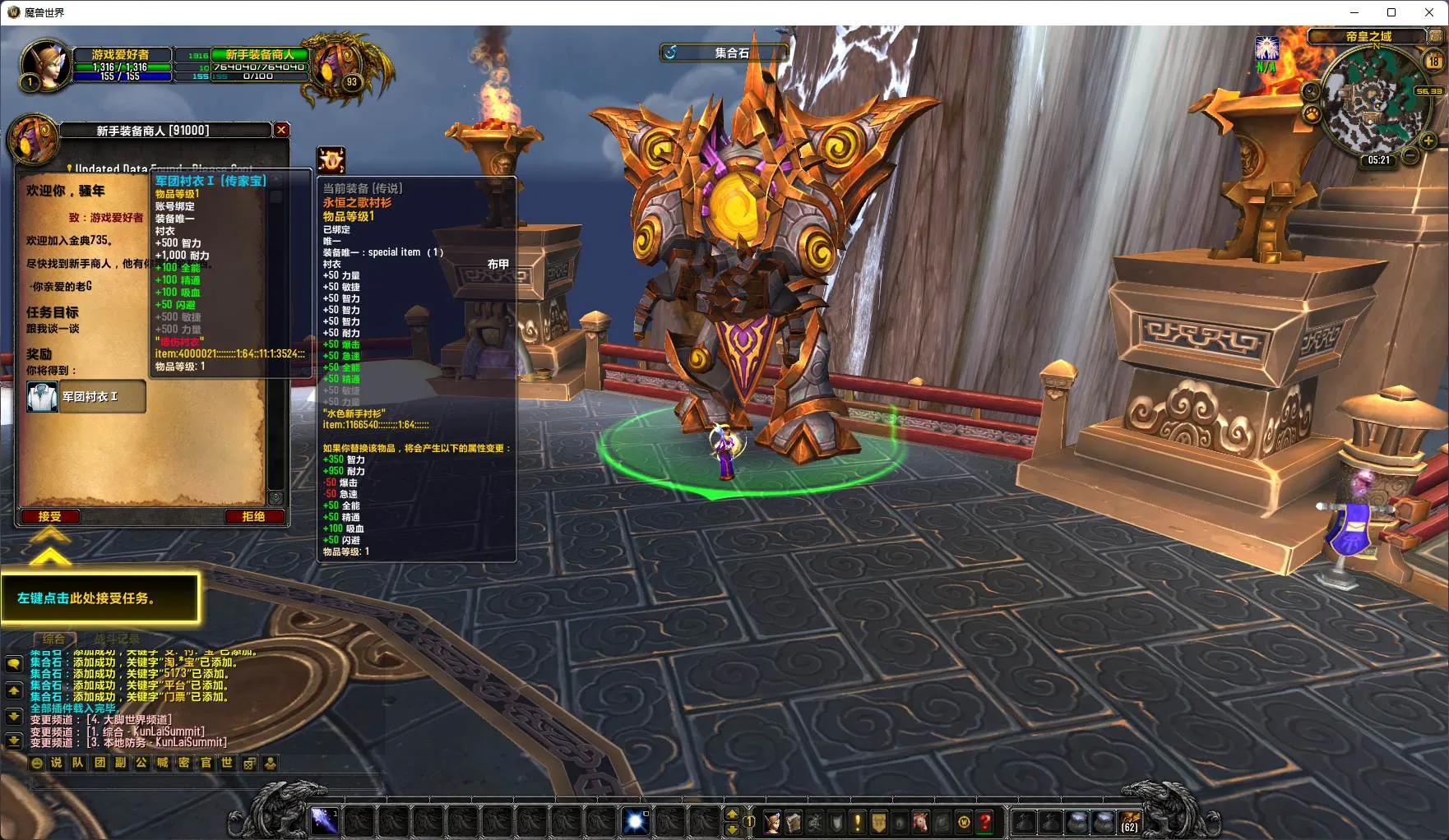1449x840 pixels.
Task: Maximize the 魔兽世界 game window
Action: pyautogui.click(x=1391, y=12)
